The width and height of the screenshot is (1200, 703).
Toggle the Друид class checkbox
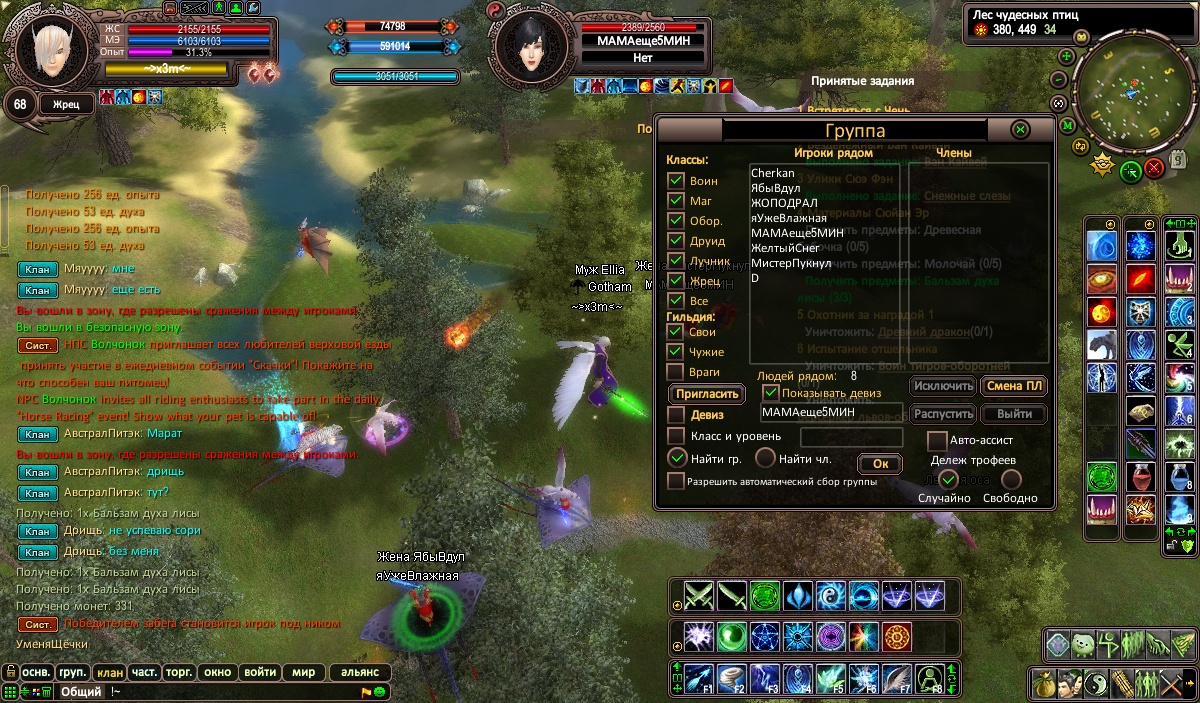pyautogui.click(x=676, y=241)
